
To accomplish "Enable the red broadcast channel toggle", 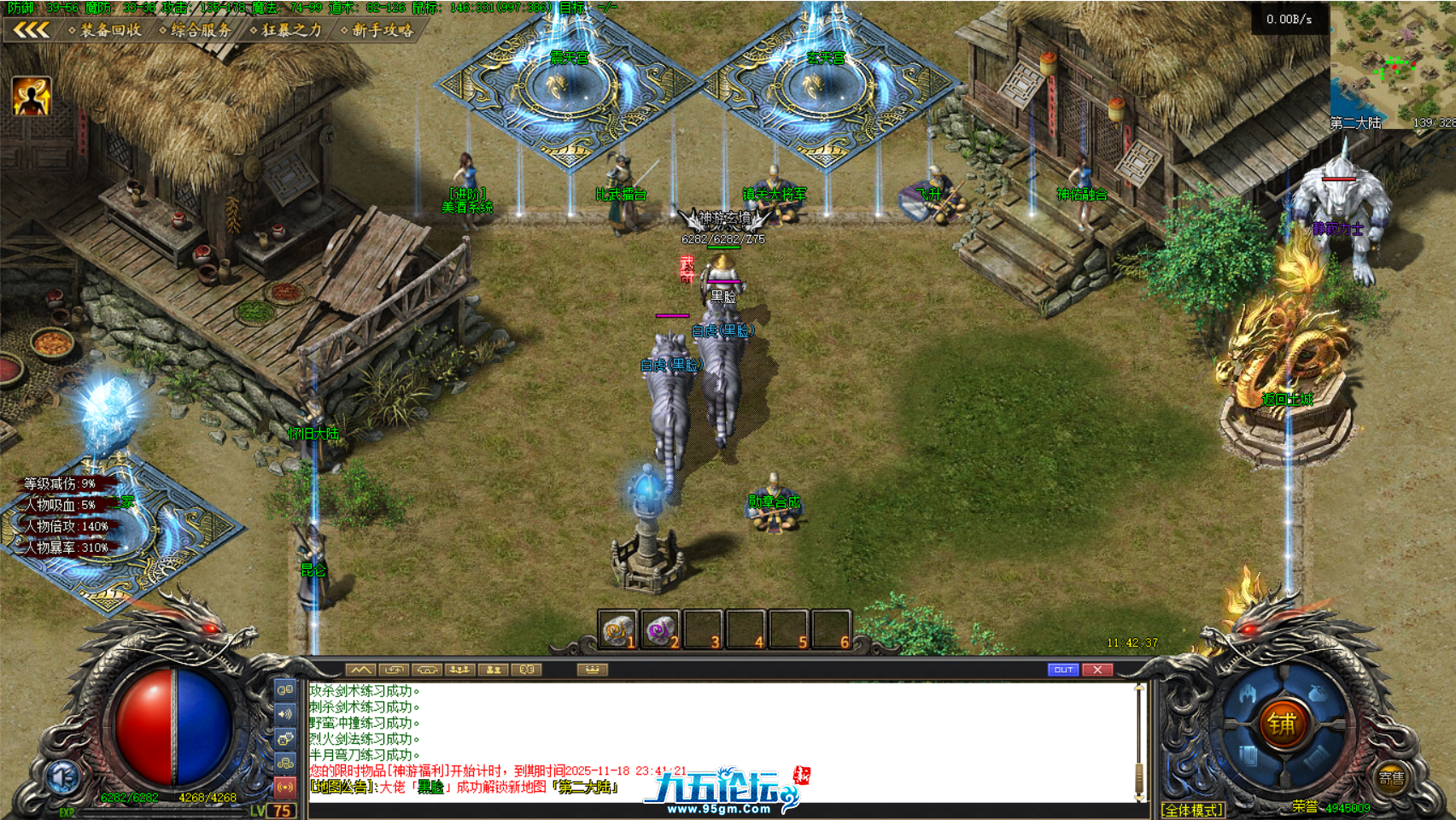I will tap(284, 786).
